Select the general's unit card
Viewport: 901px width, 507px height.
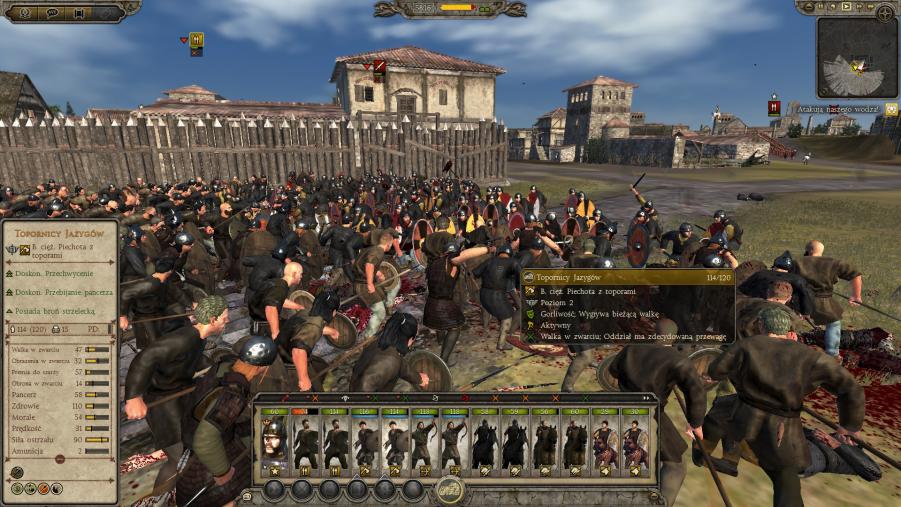(274, 440)
